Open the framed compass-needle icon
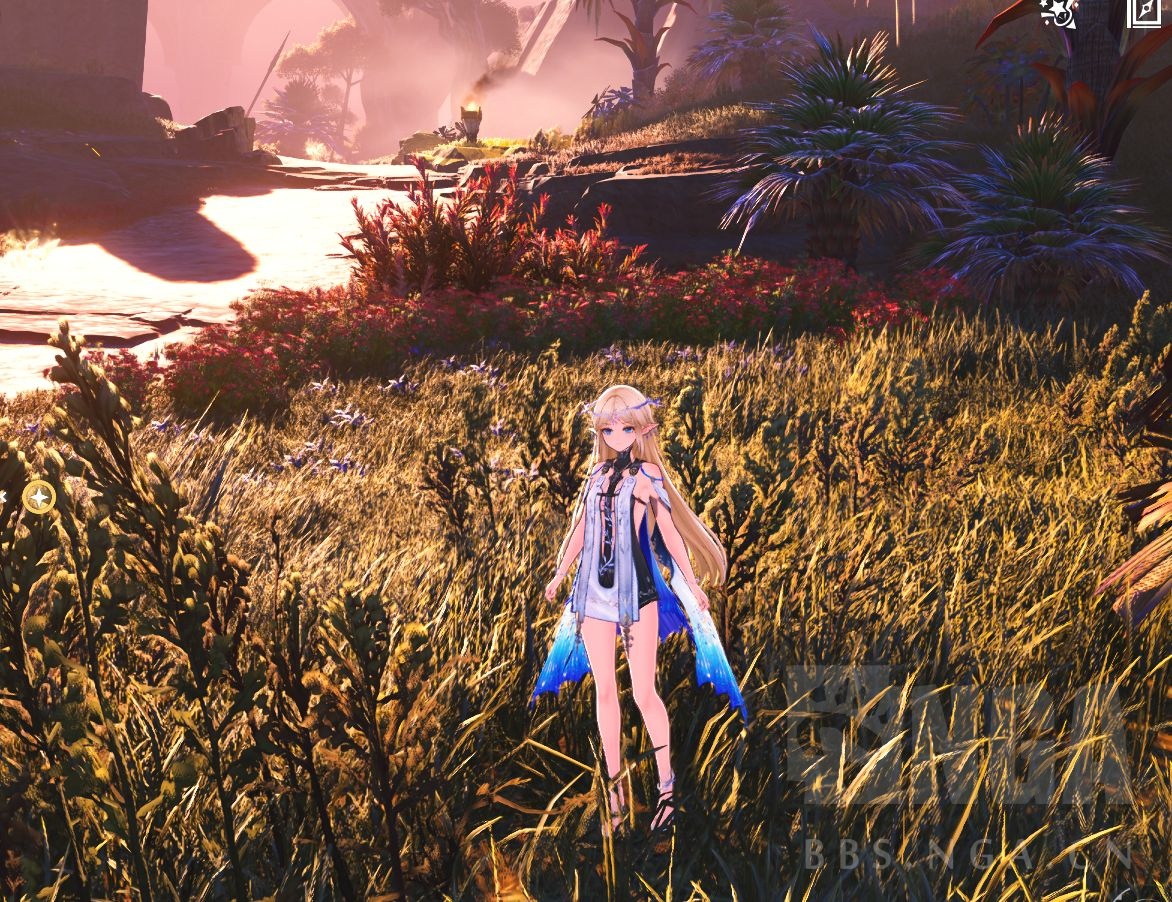This screenshot has height=902, width=1172. coord(1144,11)
